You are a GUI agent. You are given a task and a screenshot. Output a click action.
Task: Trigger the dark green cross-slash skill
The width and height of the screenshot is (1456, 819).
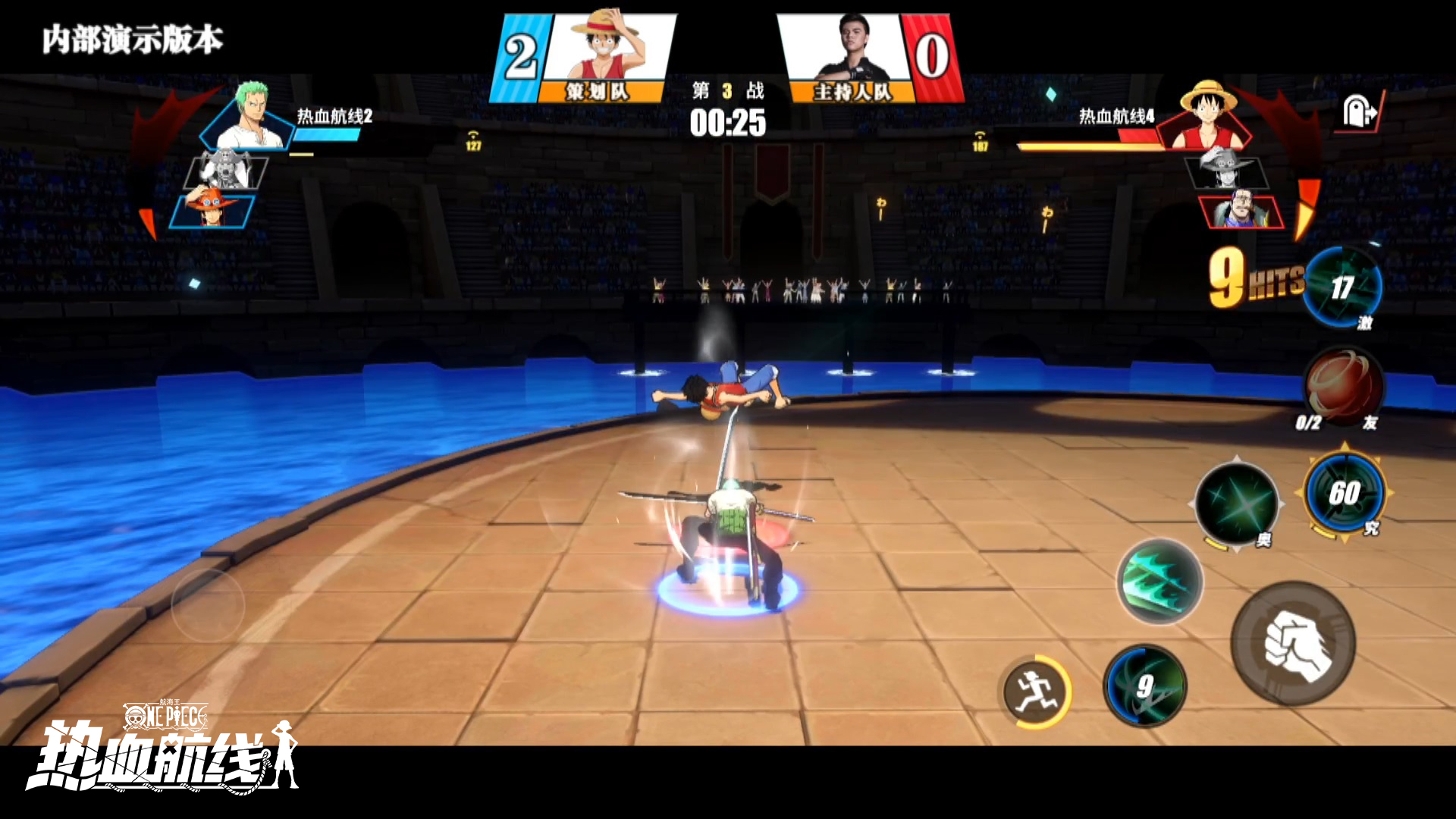tap(1236, 504)
